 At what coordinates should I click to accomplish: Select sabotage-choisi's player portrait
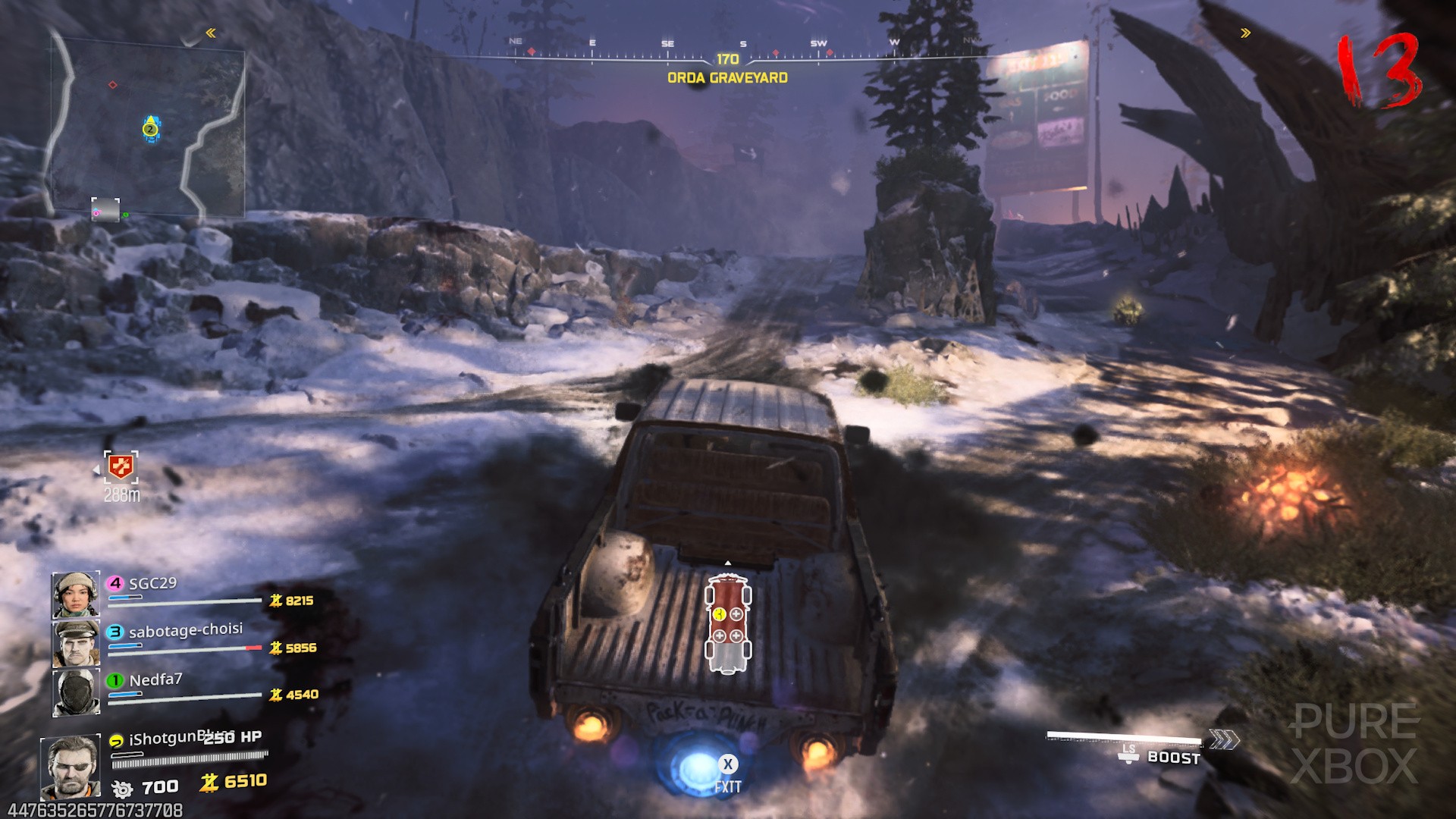pyautogui.click(x=76, y=643)
